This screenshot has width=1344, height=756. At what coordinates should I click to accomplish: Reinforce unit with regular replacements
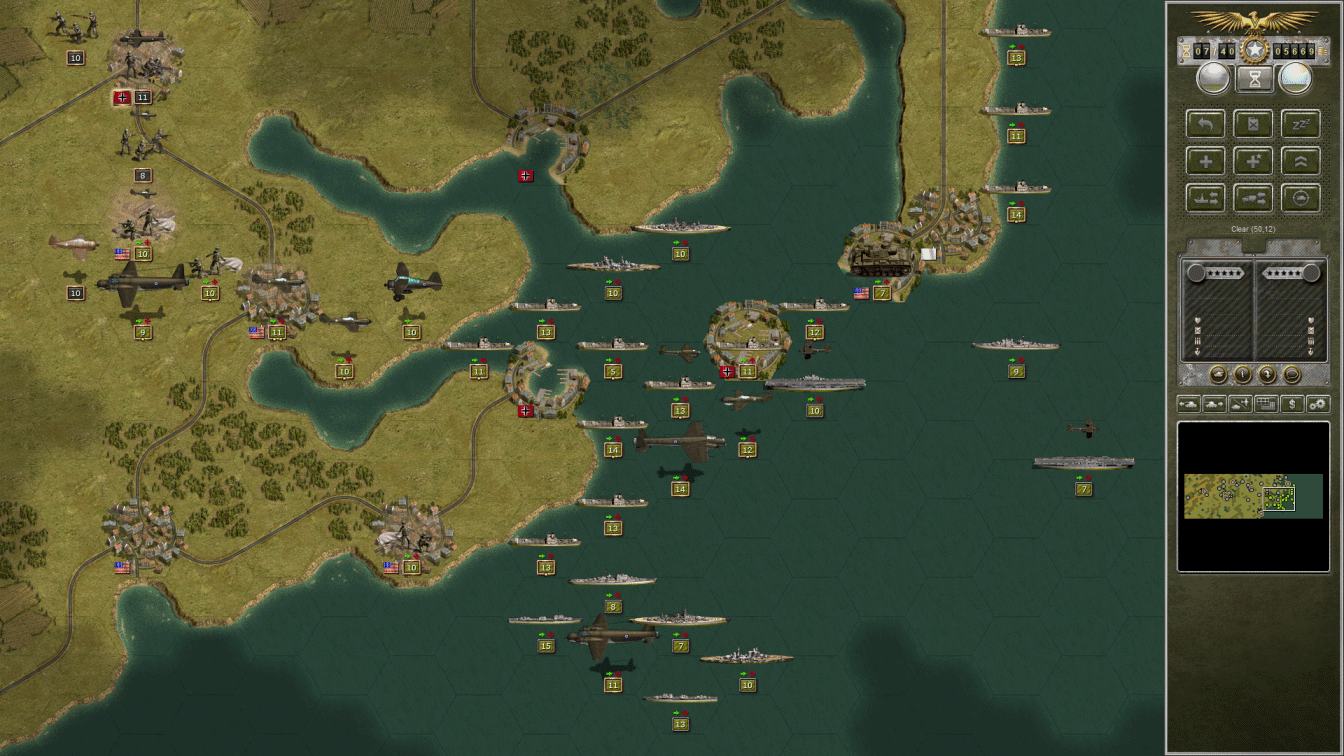click(1205, 160)
